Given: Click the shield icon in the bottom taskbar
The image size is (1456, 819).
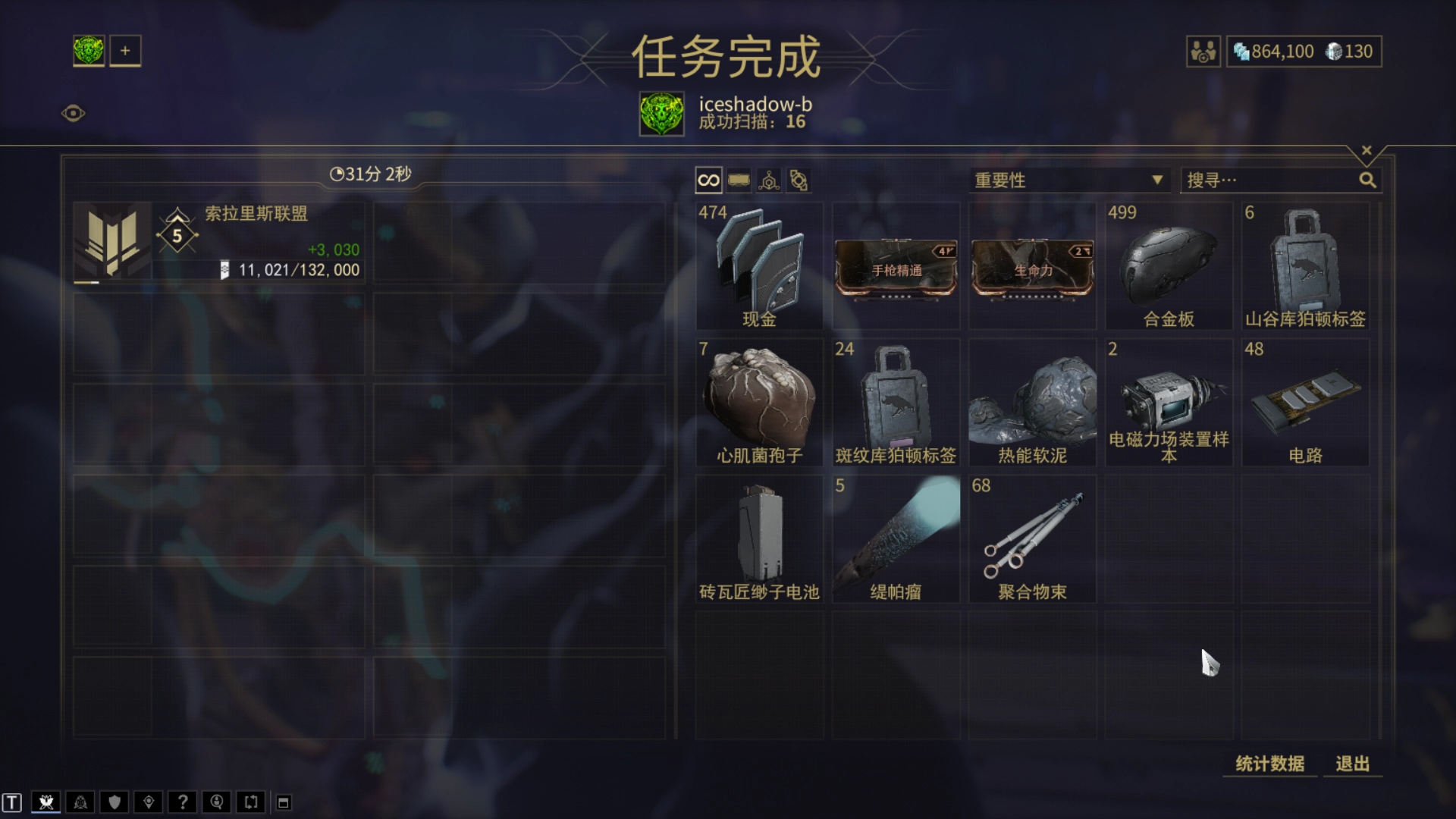Looking at the screenshot, I should tap(114, 802).
